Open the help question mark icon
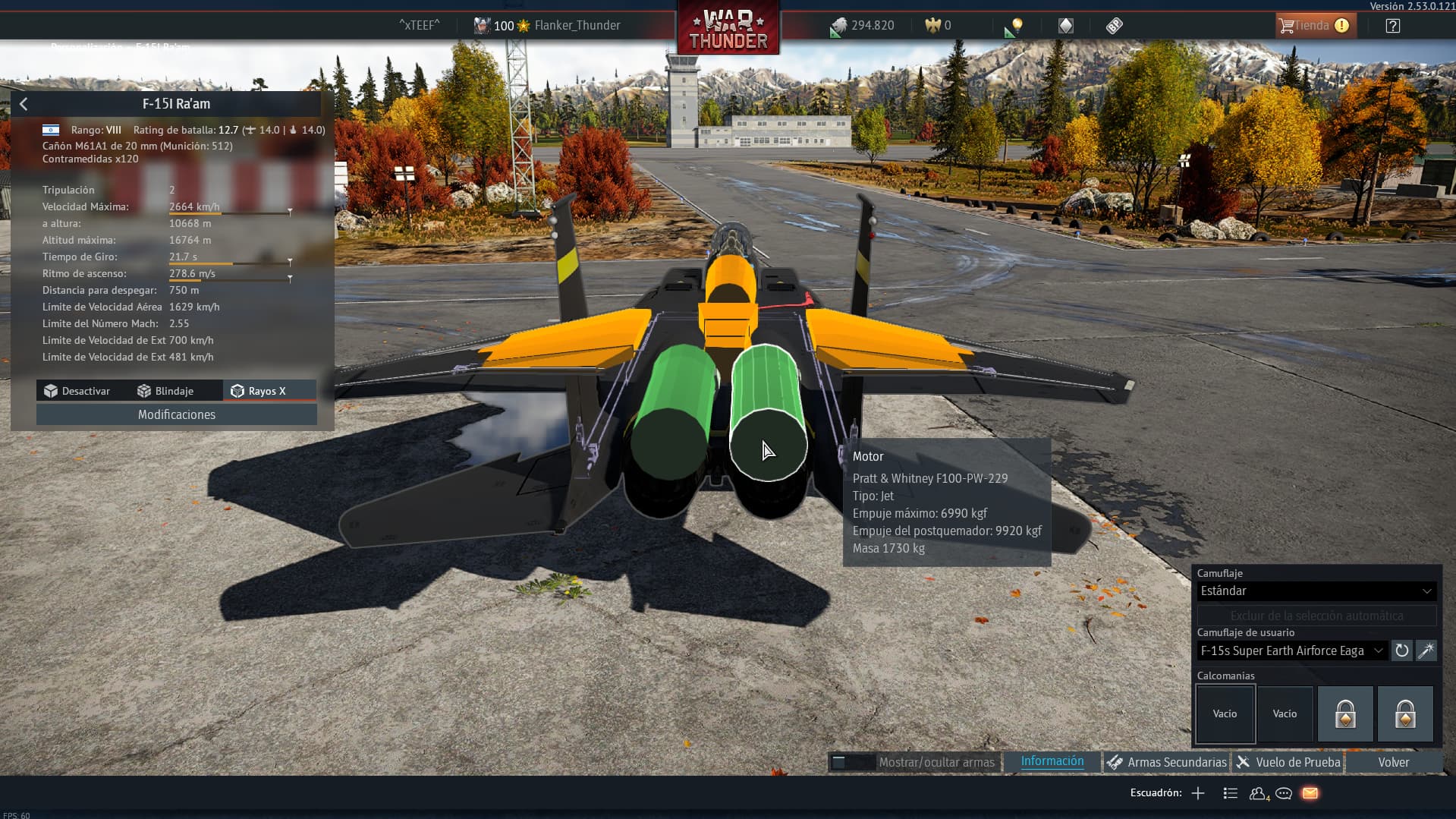 [1392, 26]
